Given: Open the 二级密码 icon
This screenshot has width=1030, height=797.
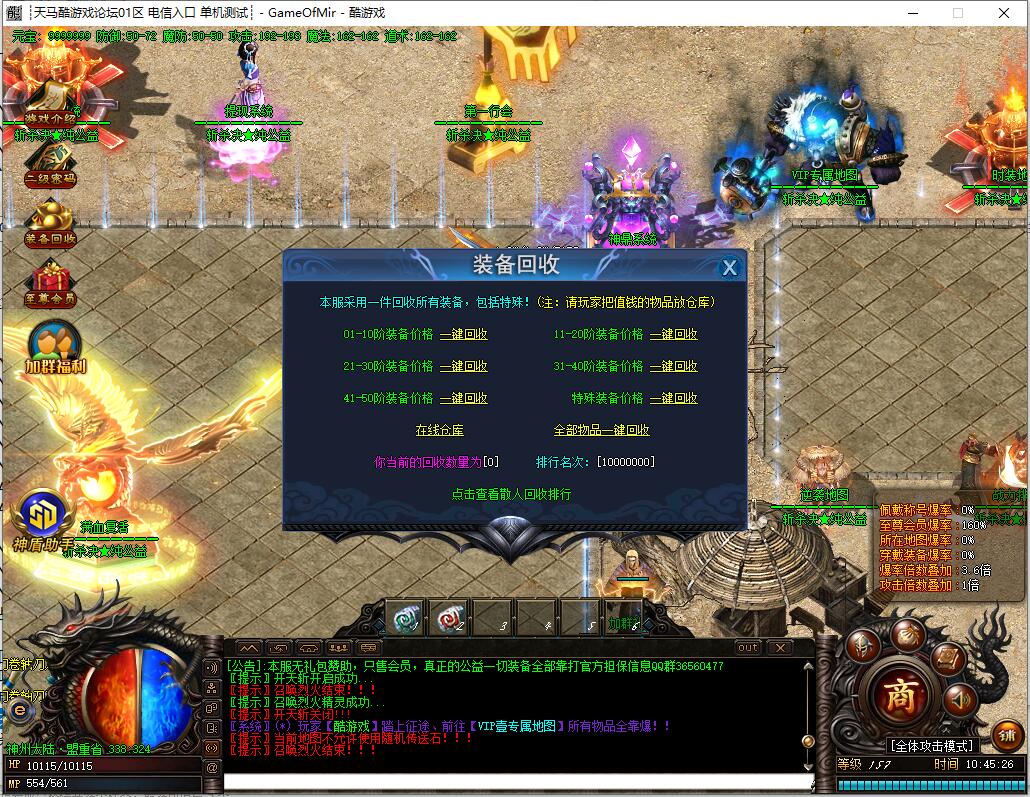Looking at the screenshot, I should pyautogui.click(x=50, y=164).
